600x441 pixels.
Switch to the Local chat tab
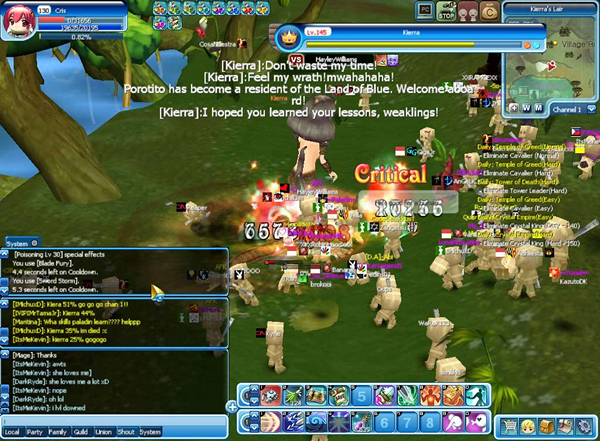14,432
